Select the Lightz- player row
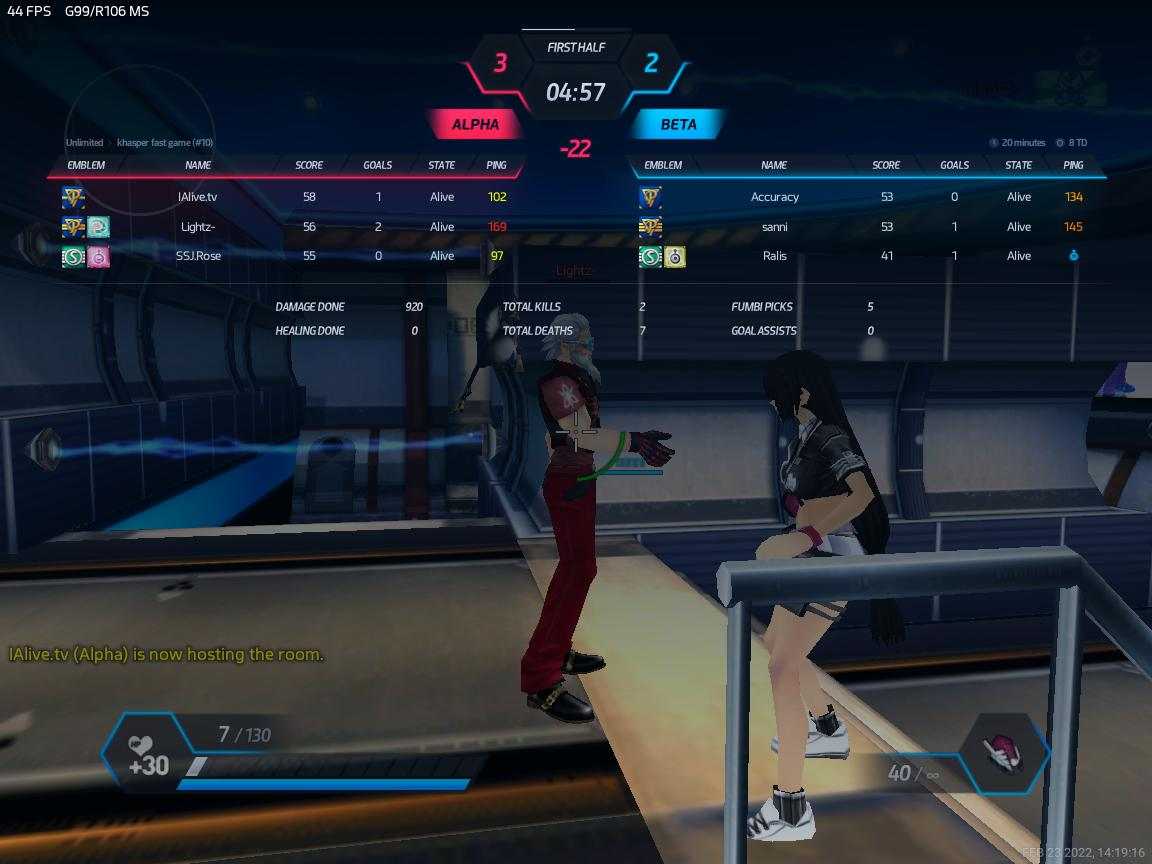Screen dimensions: 1152x864 [197, 227]
